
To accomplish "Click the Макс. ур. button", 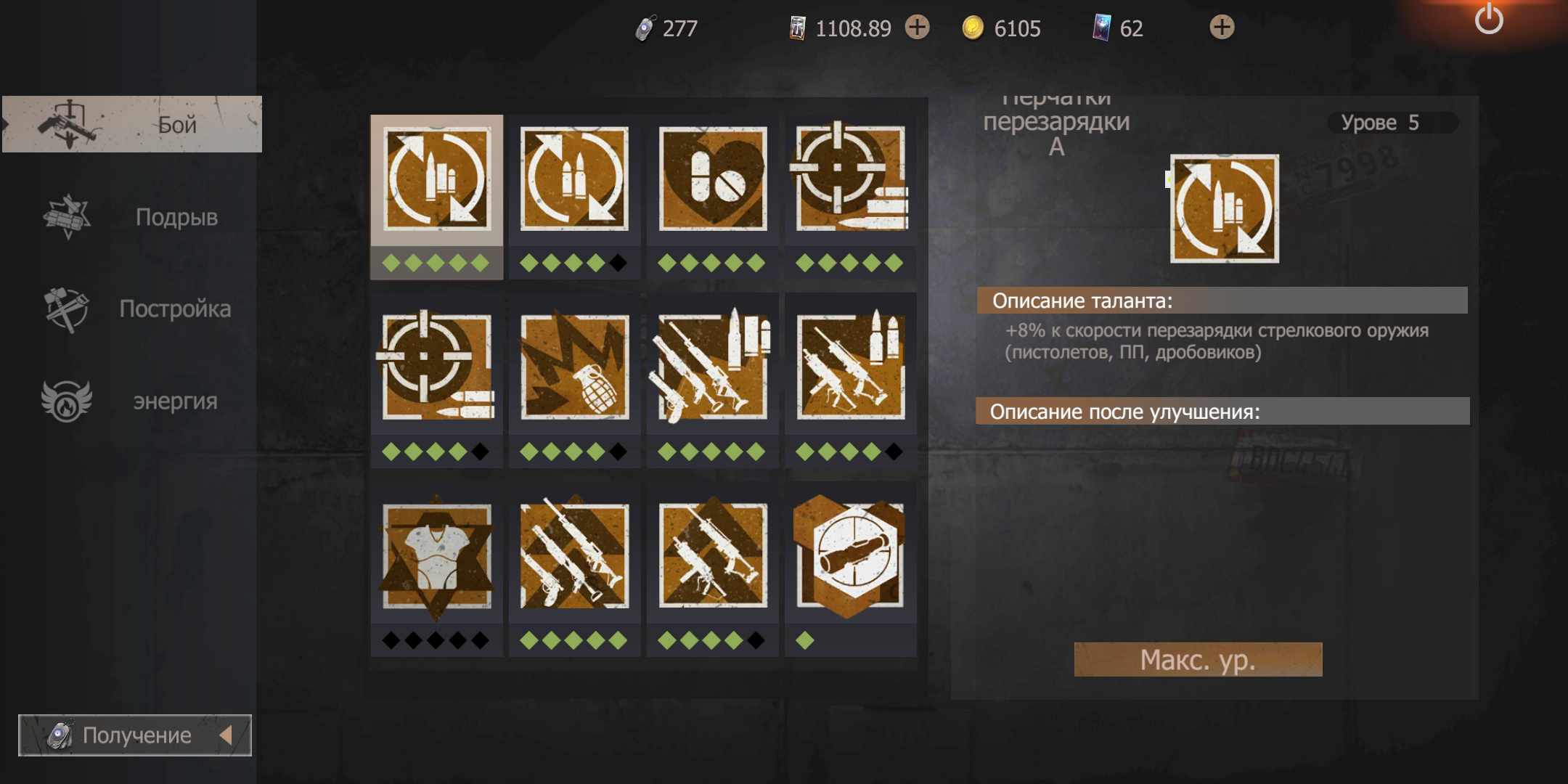I will [1198, 660].
